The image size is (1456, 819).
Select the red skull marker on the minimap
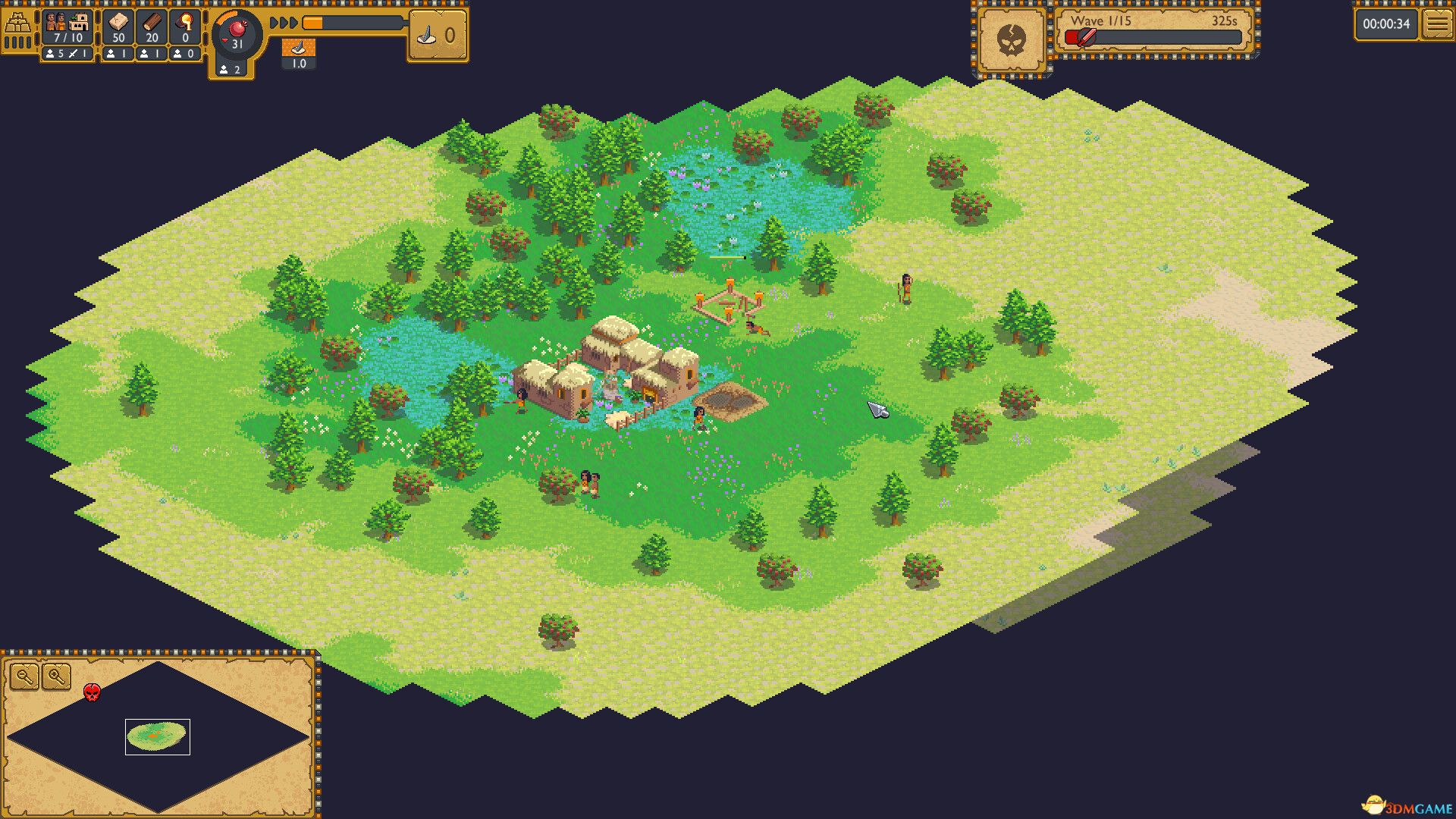tap(92, 691)
